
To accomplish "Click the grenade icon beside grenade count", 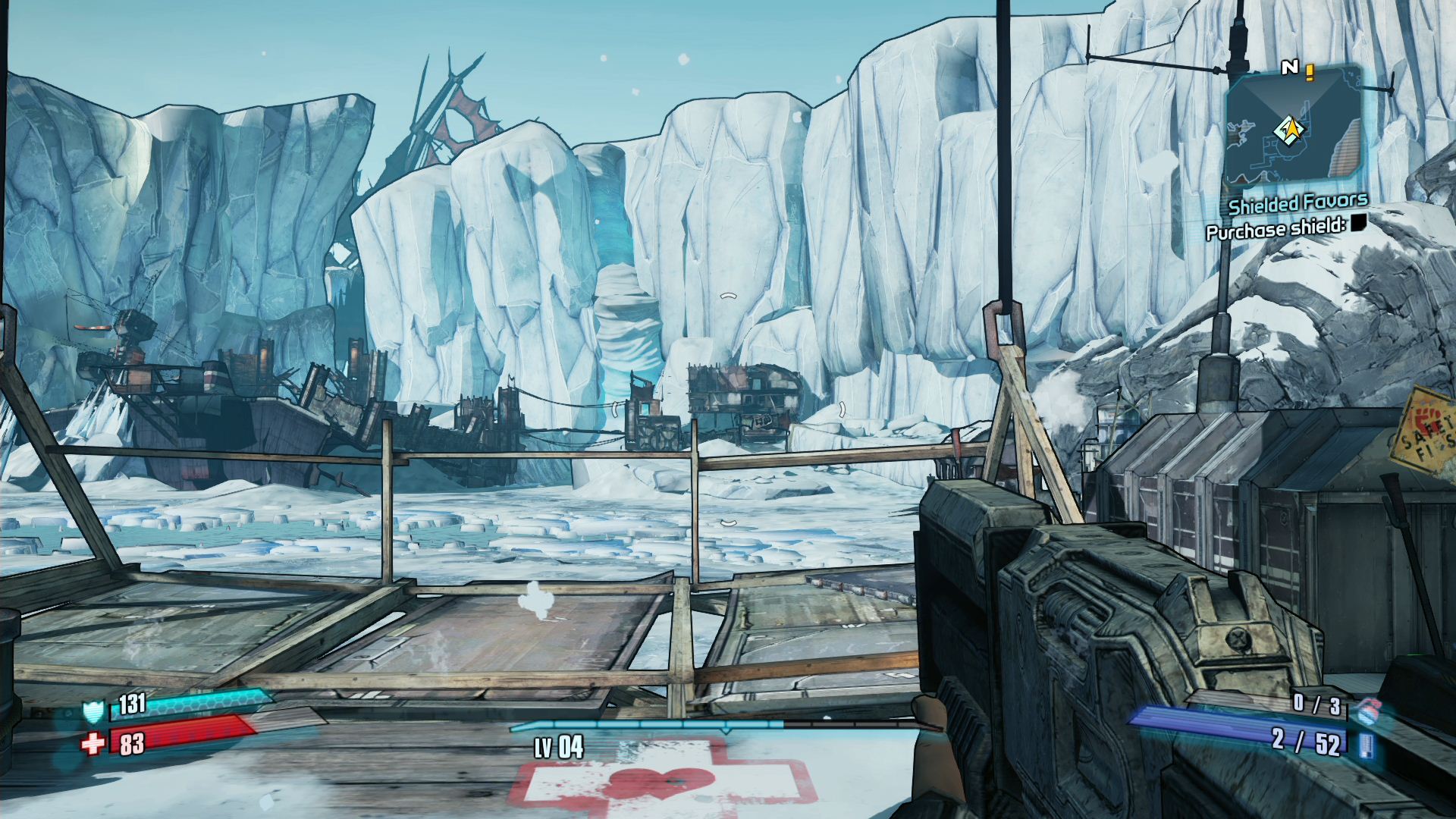I will coord(1369,710).
